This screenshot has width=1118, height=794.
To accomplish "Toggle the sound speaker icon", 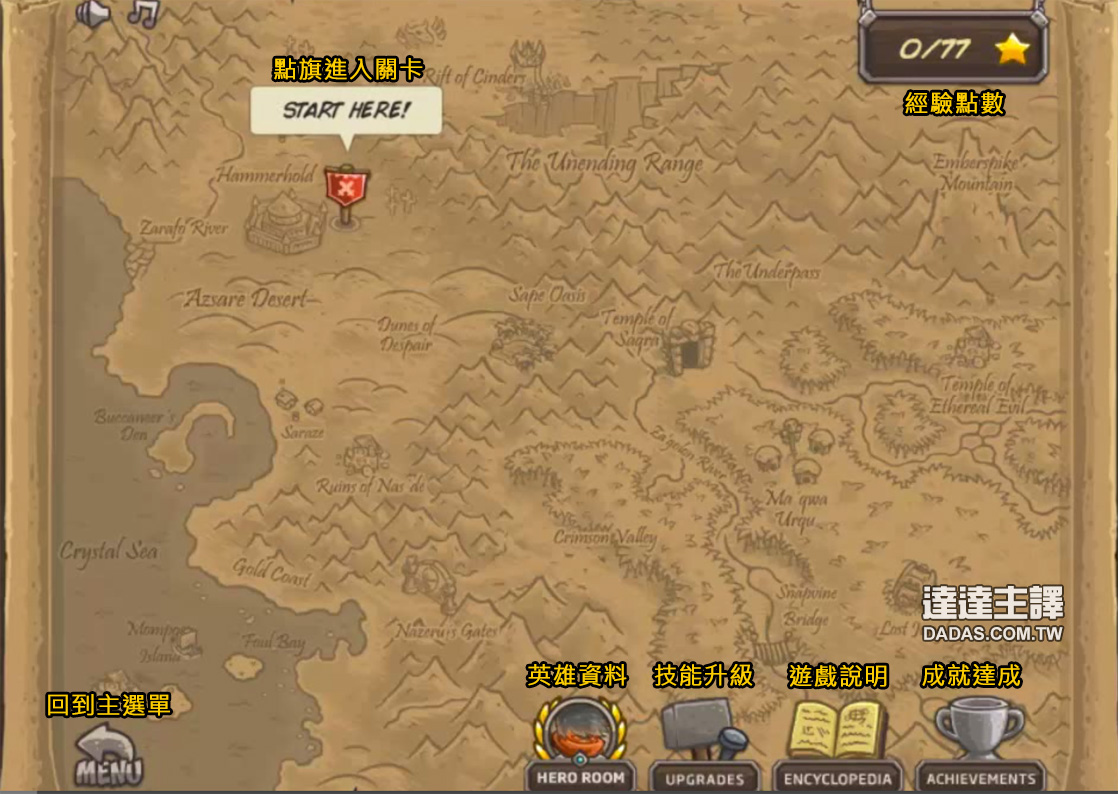I will click(x=92, y=13).
